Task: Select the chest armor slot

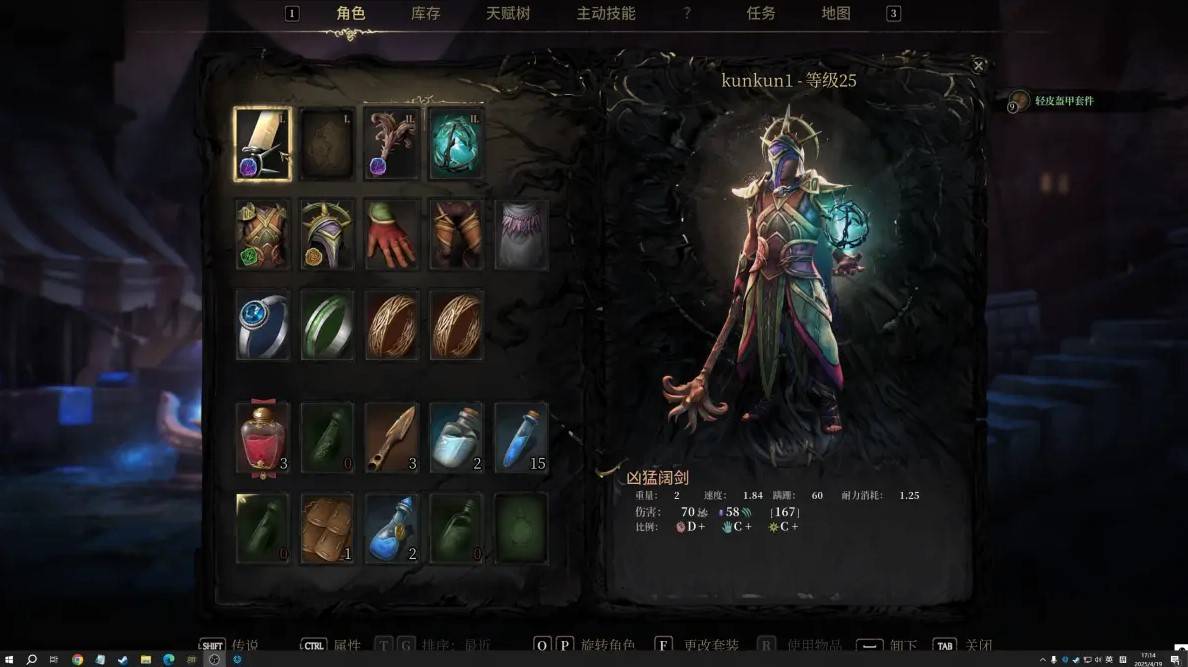Action: tap(263, 234)
